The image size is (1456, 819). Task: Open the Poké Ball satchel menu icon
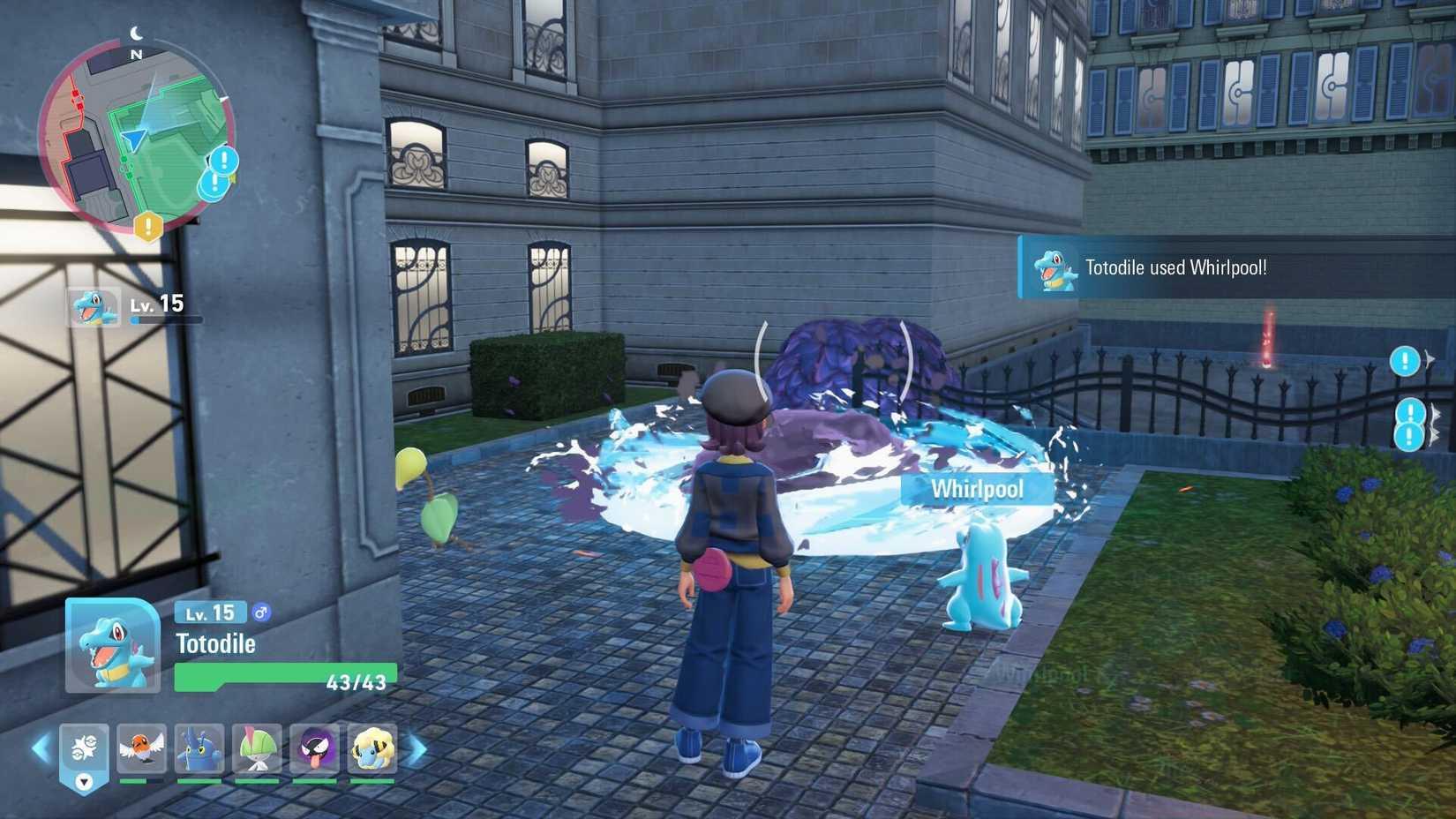84,744
